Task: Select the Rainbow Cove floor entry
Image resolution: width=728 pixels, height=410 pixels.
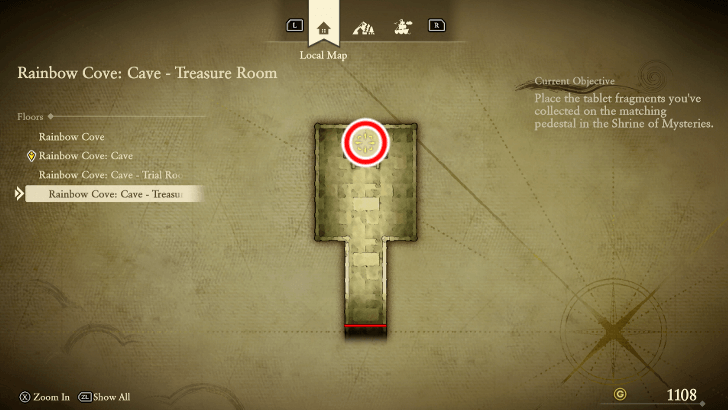Action: click(71, 137)
